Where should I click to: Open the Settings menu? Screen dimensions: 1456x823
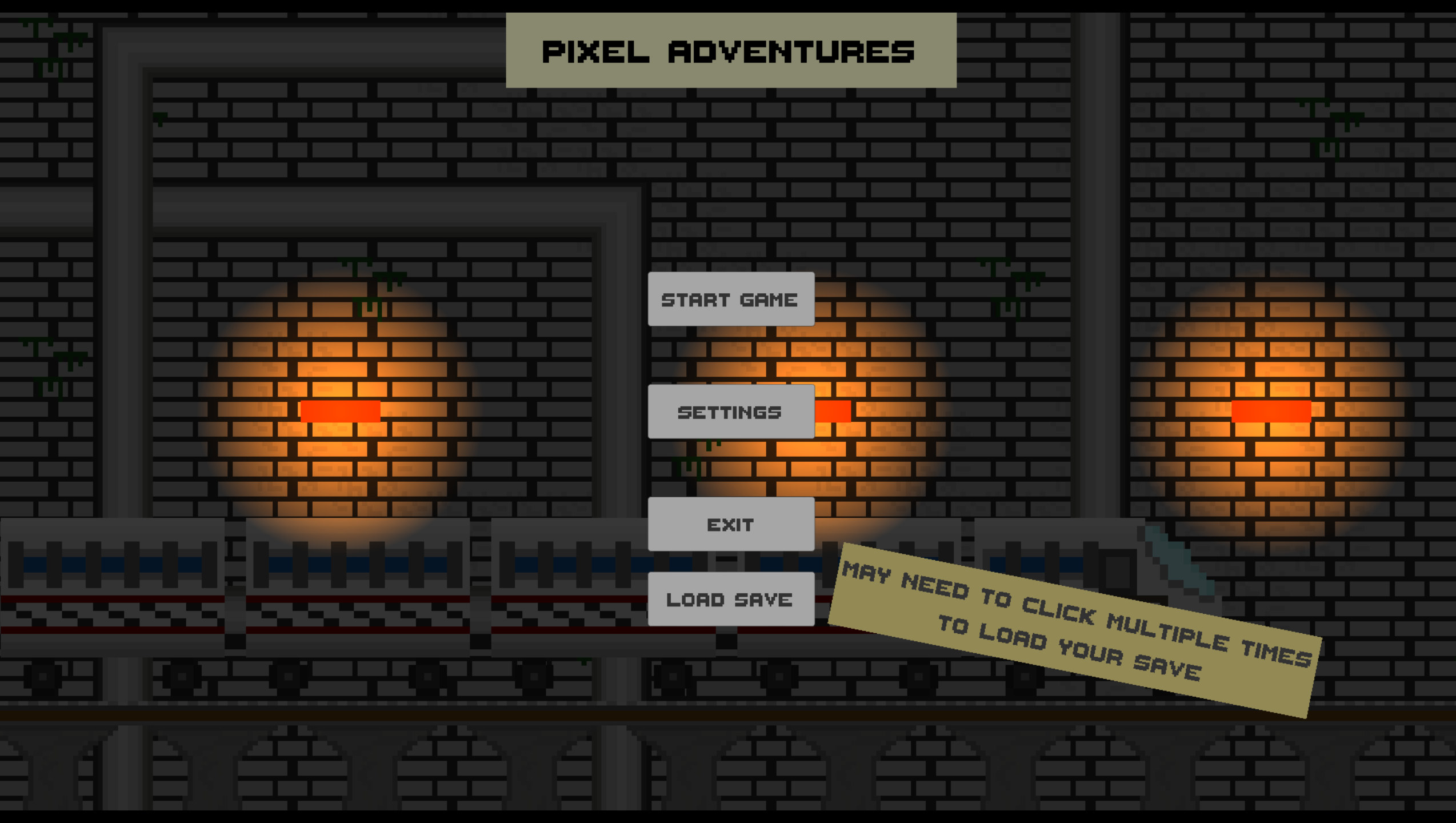[x=731, y=411]
